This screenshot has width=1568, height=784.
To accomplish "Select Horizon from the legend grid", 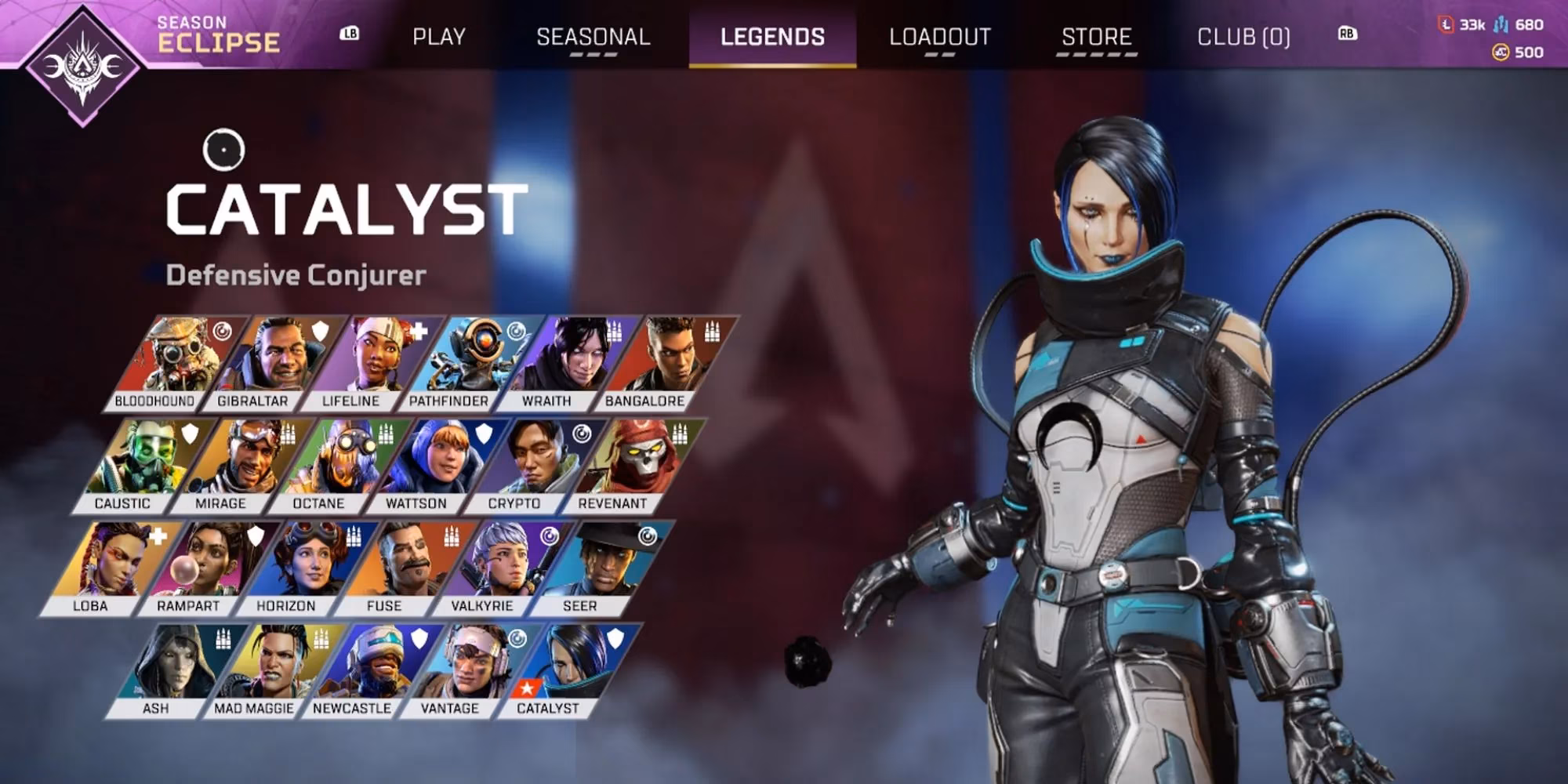I will (304, 567).
